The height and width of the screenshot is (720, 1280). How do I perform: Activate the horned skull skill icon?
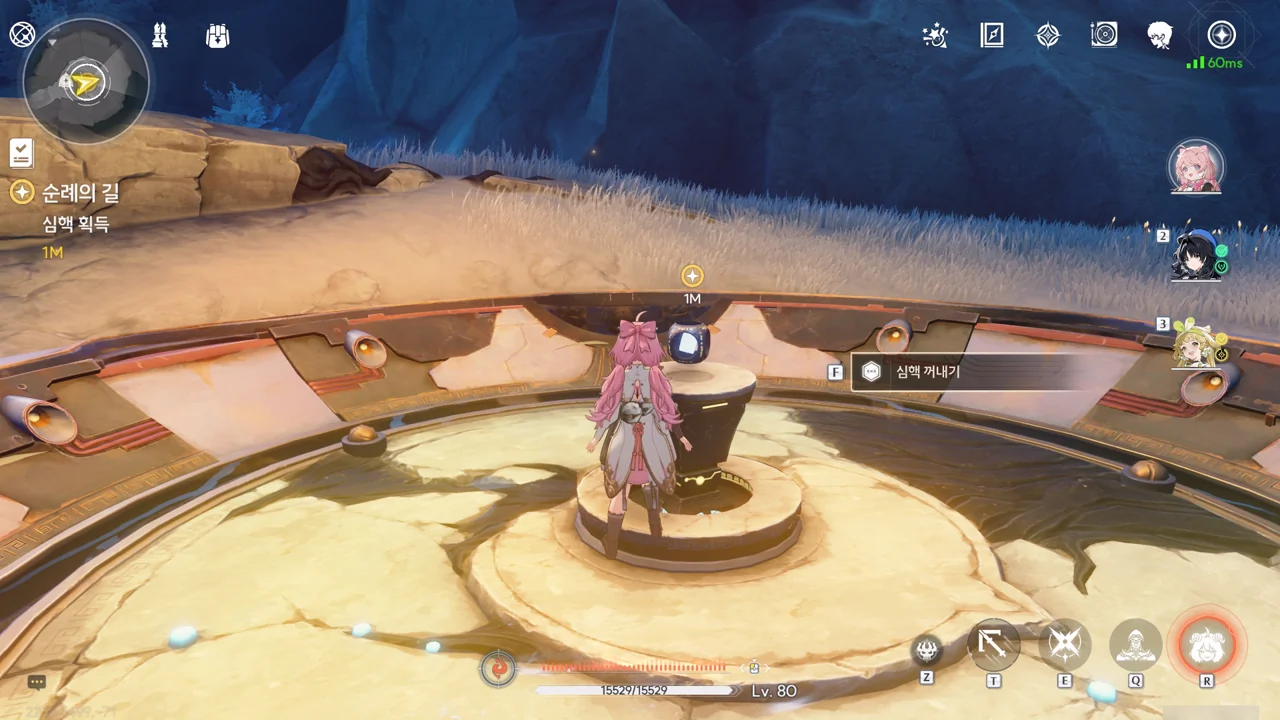[927, 650]
